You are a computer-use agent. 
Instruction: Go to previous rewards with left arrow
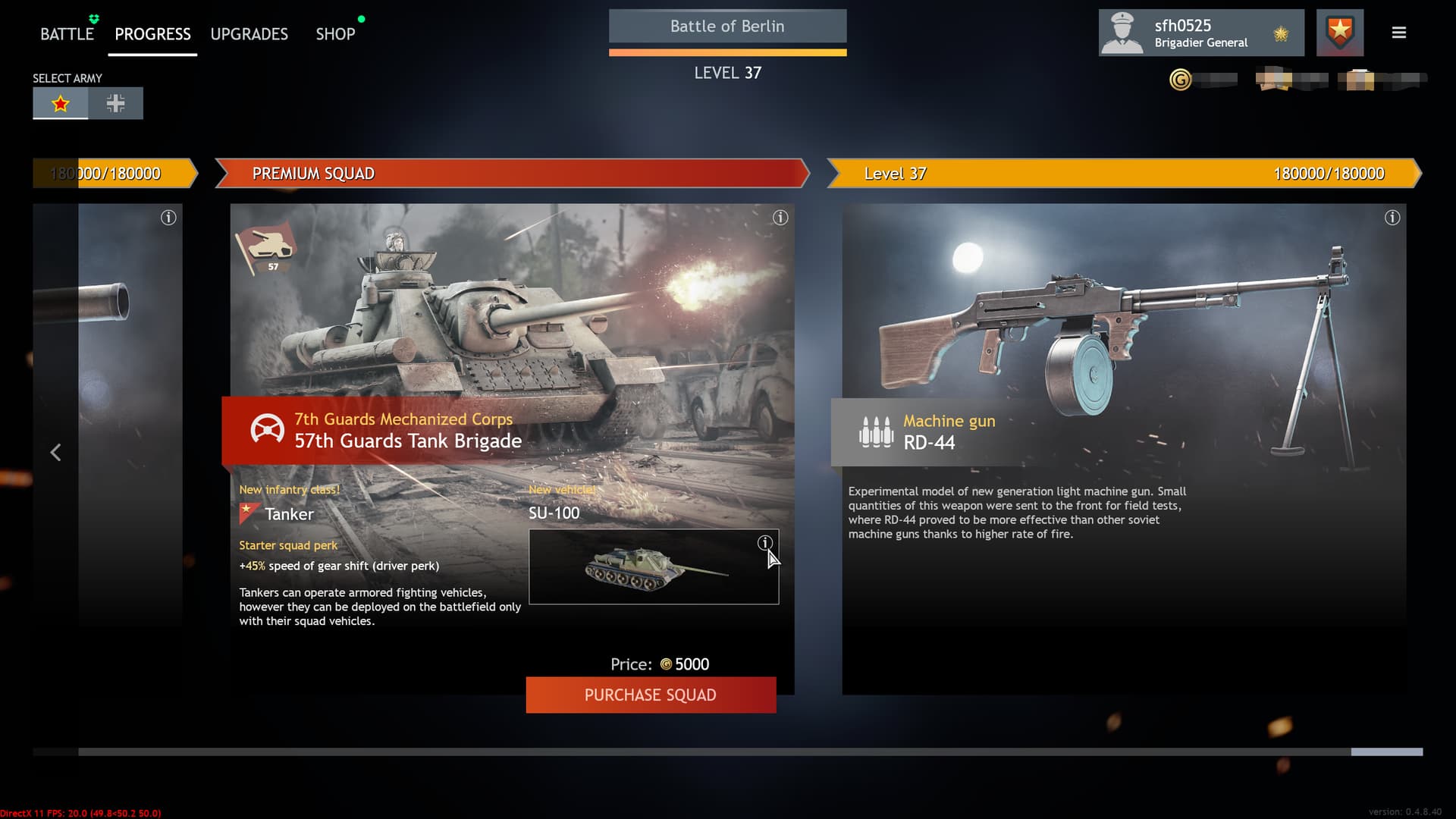coord(55,453)
